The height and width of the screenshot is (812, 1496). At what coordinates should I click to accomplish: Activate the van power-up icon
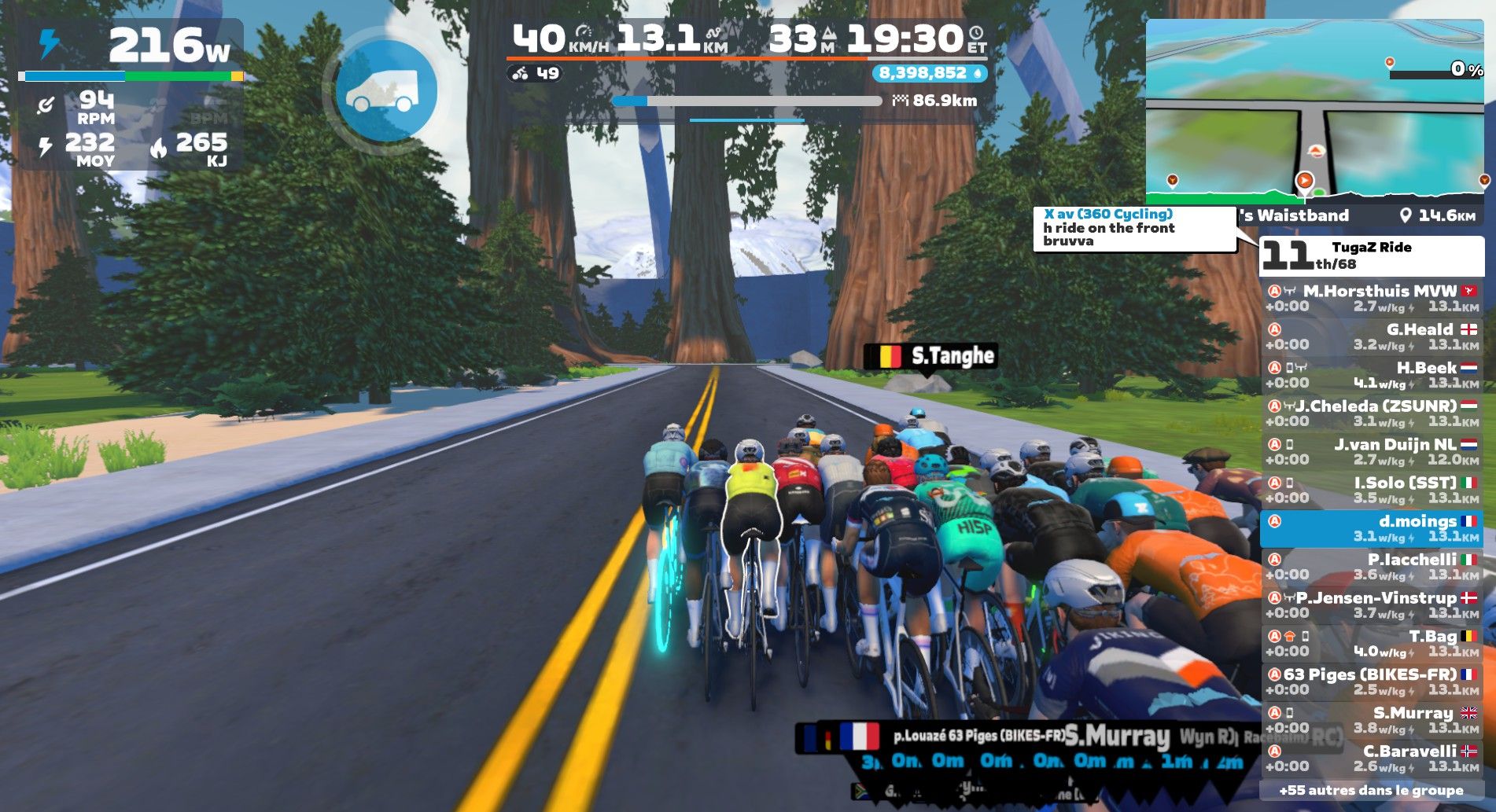tap(386, 91)
